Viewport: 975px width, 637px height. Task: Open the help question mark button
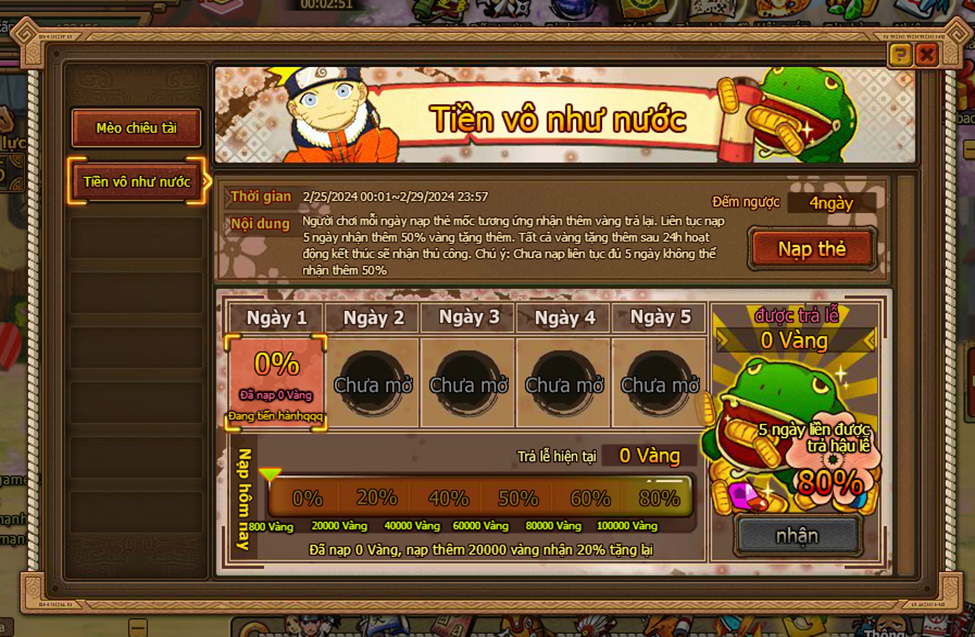[x=900, y=54]
